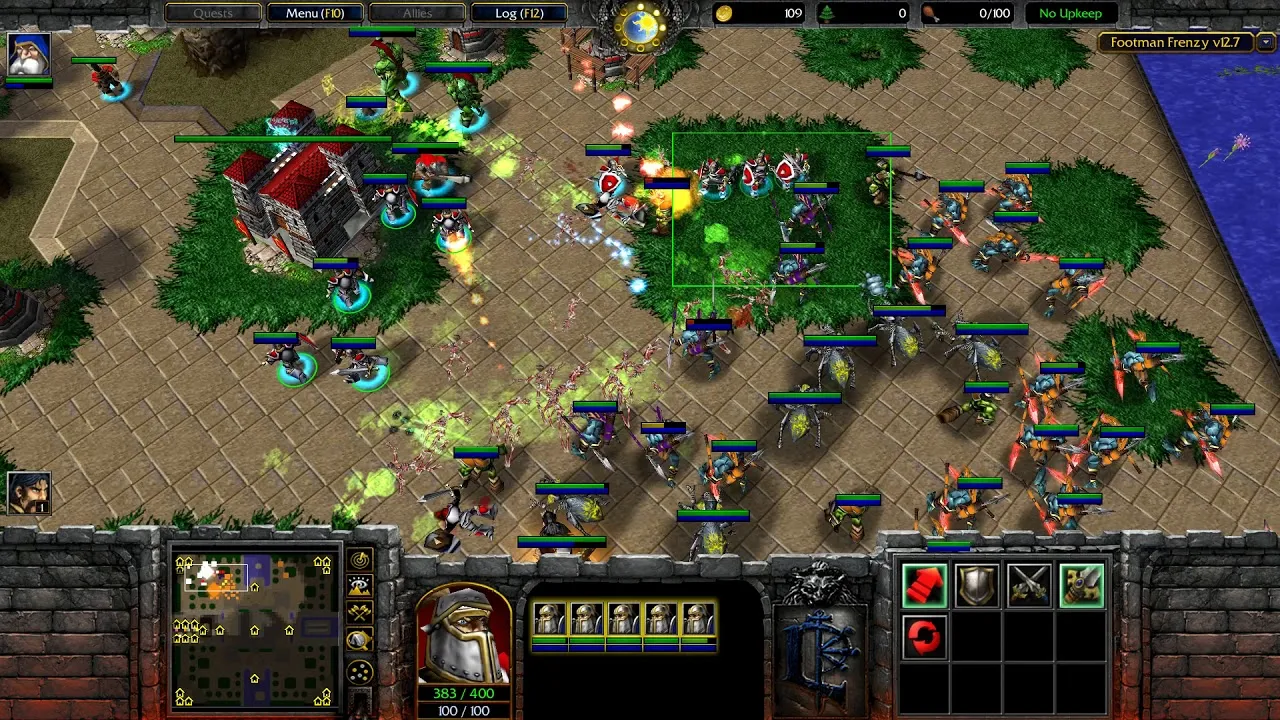The width and height of the screenshot is (1280, 720).
Task: Click the Quests button
Action: point(212,13)
